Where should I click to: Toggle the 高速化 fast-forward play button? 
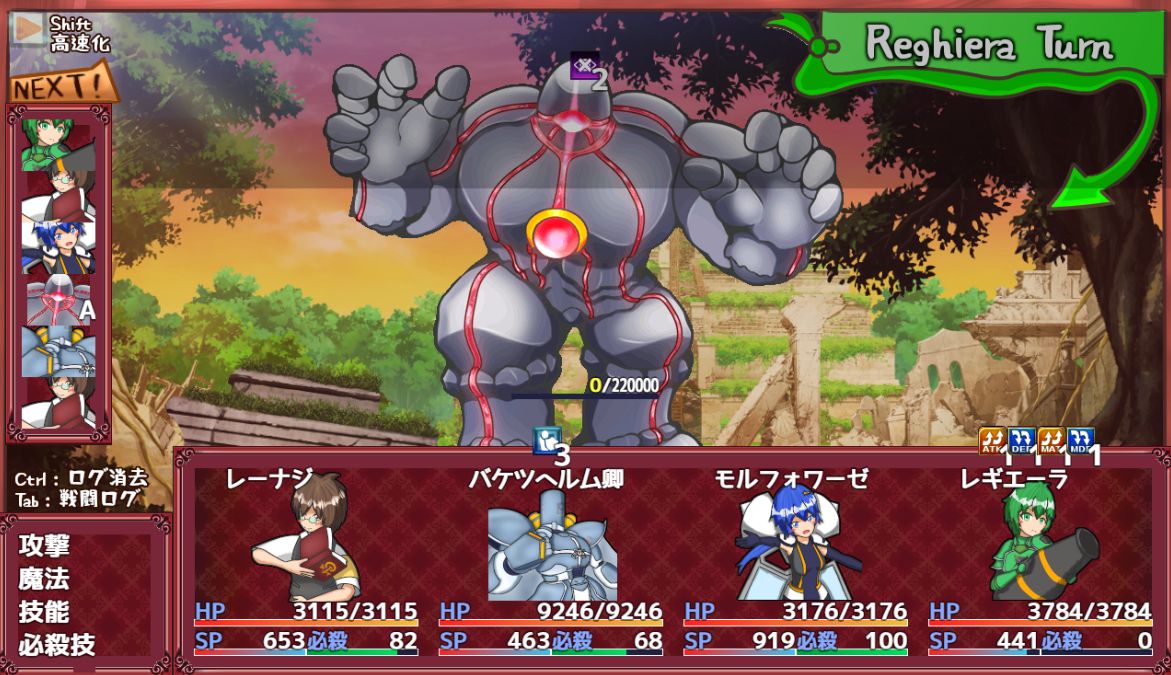(x=27, y=30)
